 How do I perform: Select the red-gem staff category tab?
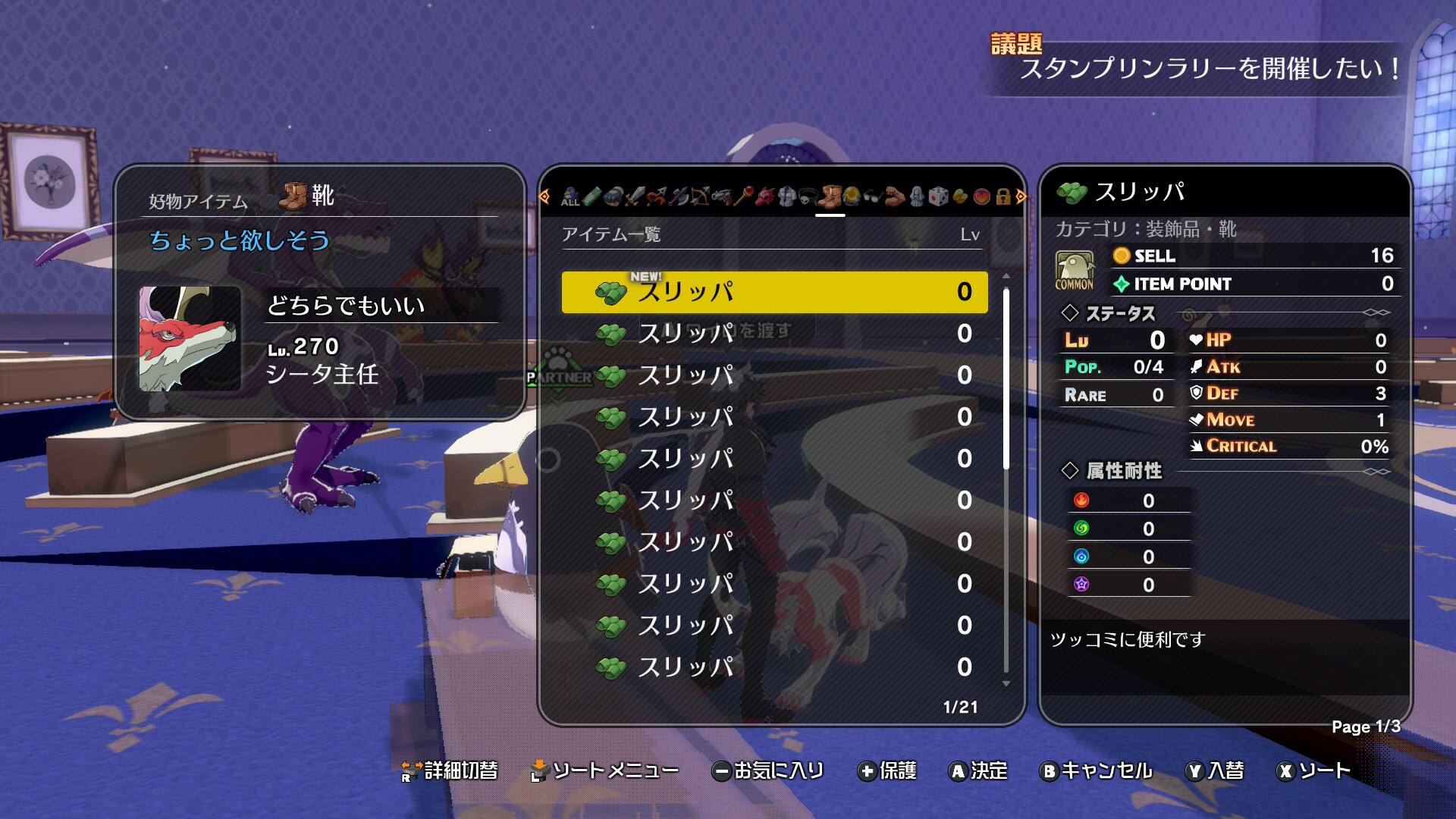(x=742, y=197)
